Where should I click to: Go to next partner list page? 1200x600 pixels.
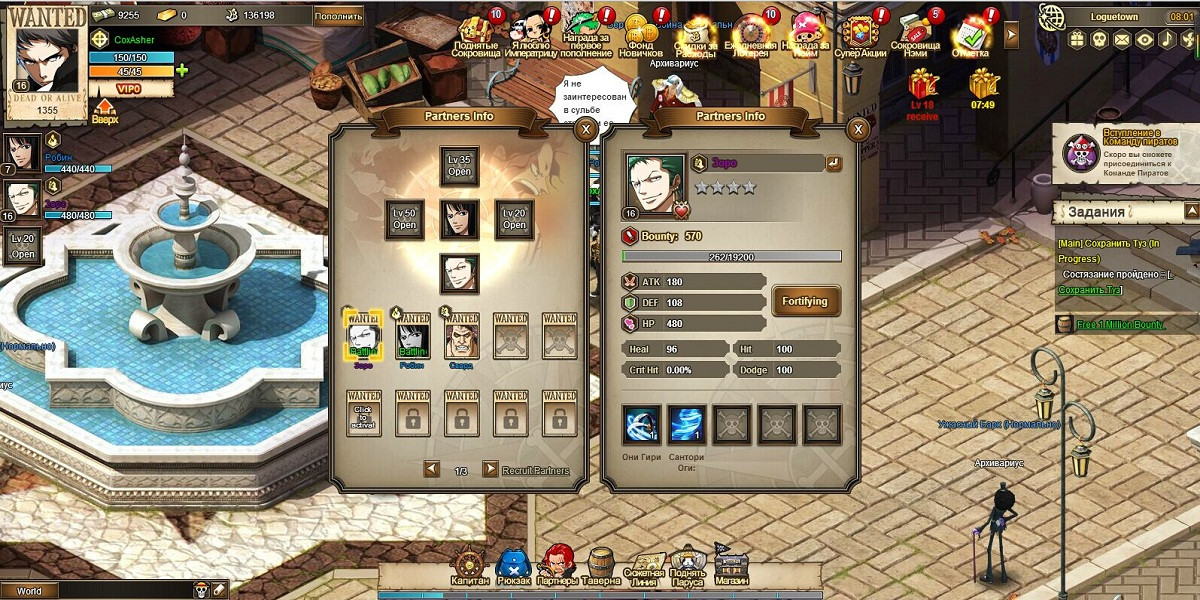[490, 469]
